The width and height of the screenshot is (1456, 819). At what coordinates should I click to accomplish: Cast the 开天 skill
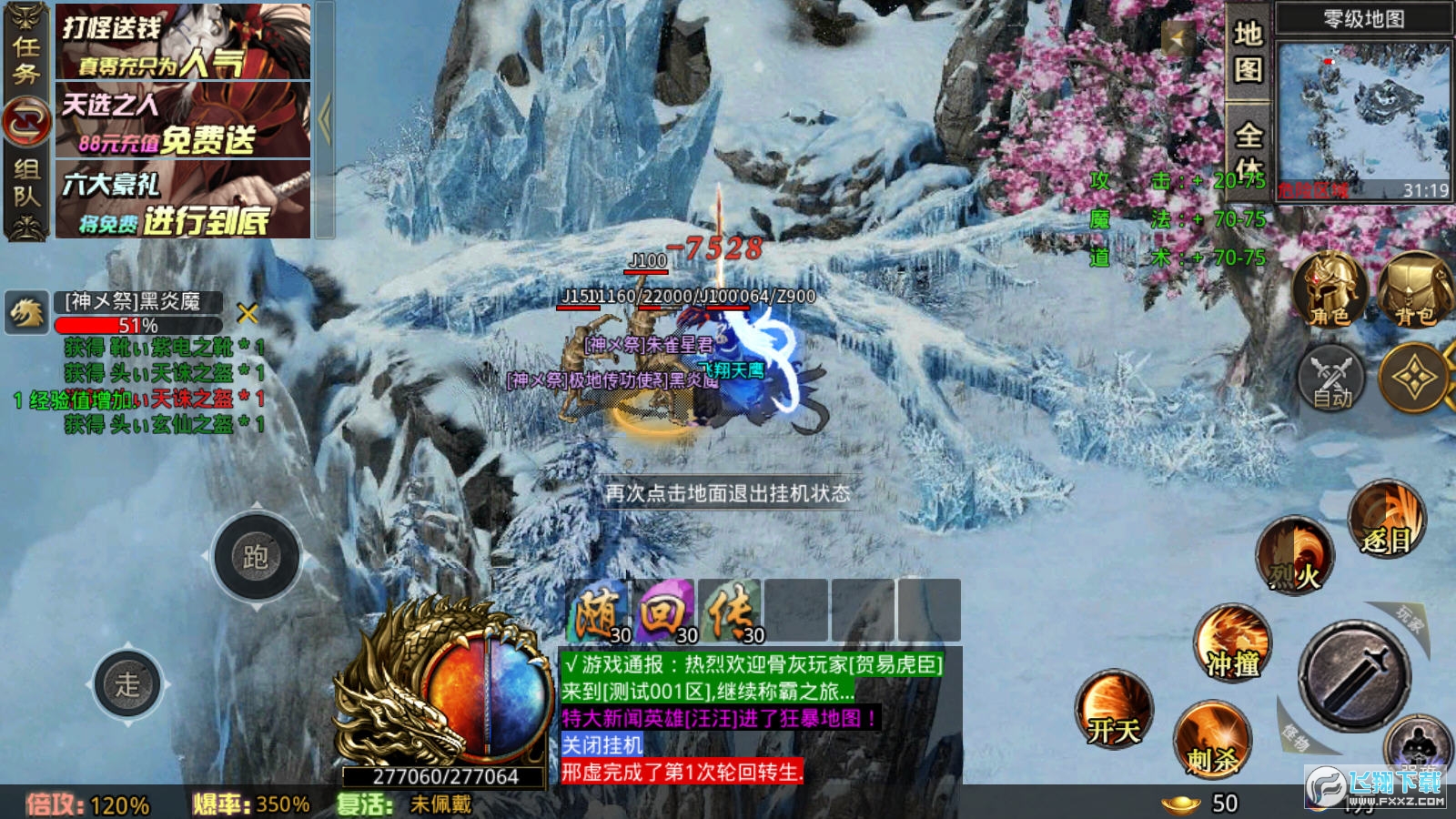pyautogui.click(x=1114, y=710)
